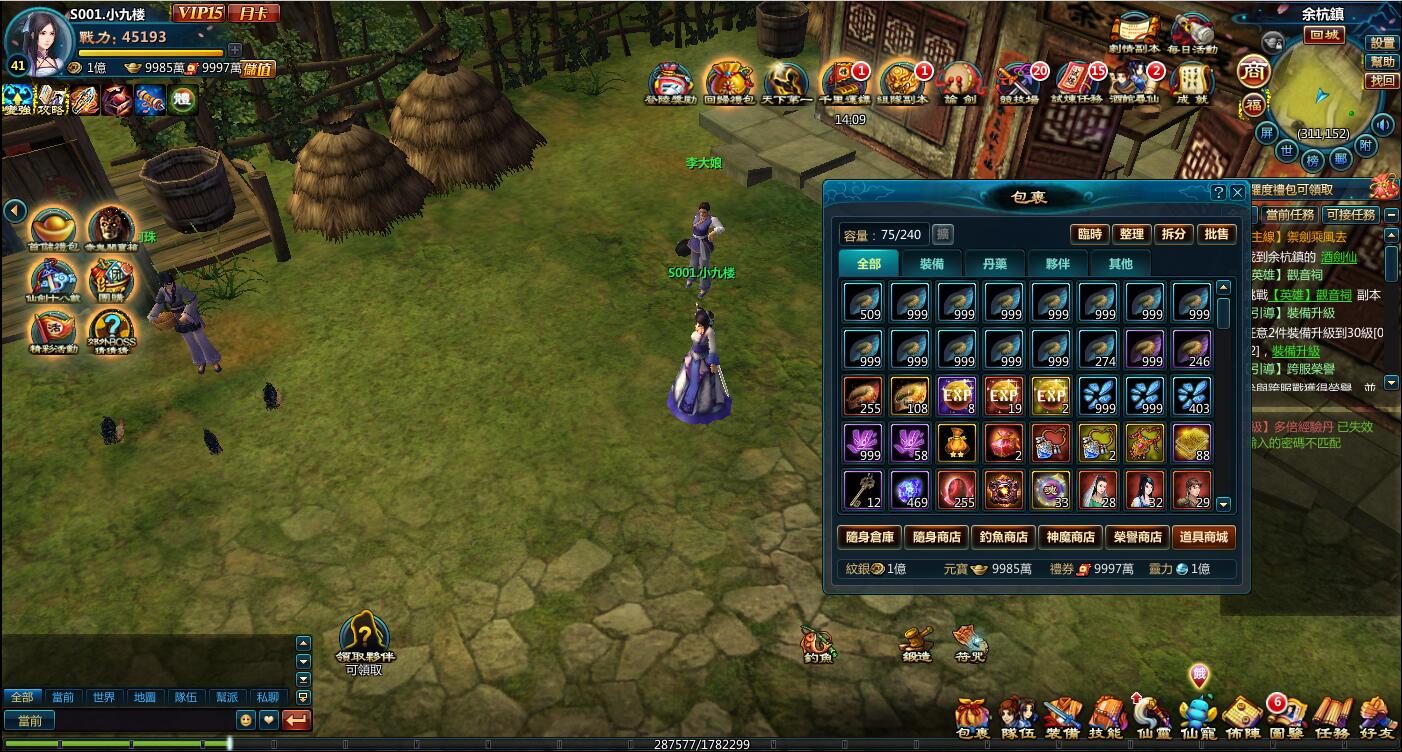Open the 隨身倉庫 portable warehouse
1402x752 pixels.
click(x=869, y=537)
